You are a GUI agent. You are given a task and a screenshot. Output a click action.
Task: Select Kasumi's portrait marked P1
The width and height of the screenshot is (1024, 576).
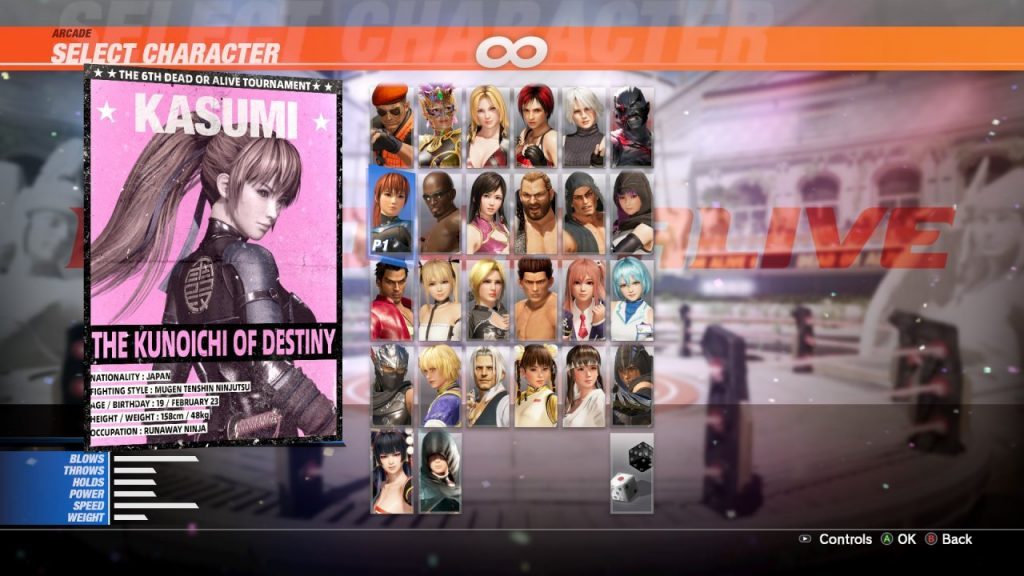coord(391,212)
